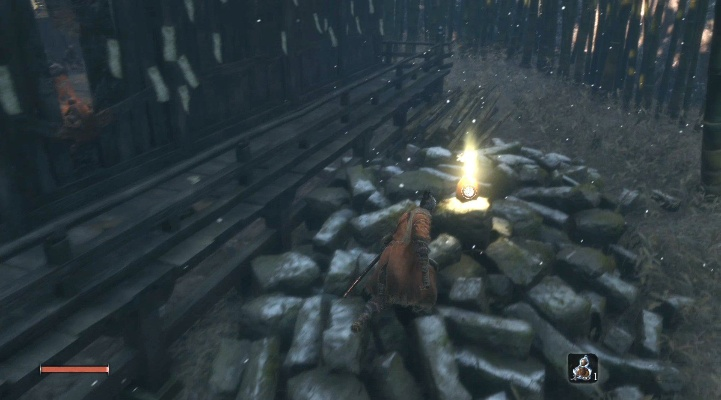This screenshot has height=400, width=721.
Task: Select the Healing Gourd quick item slot
Action: pos(581,368)
